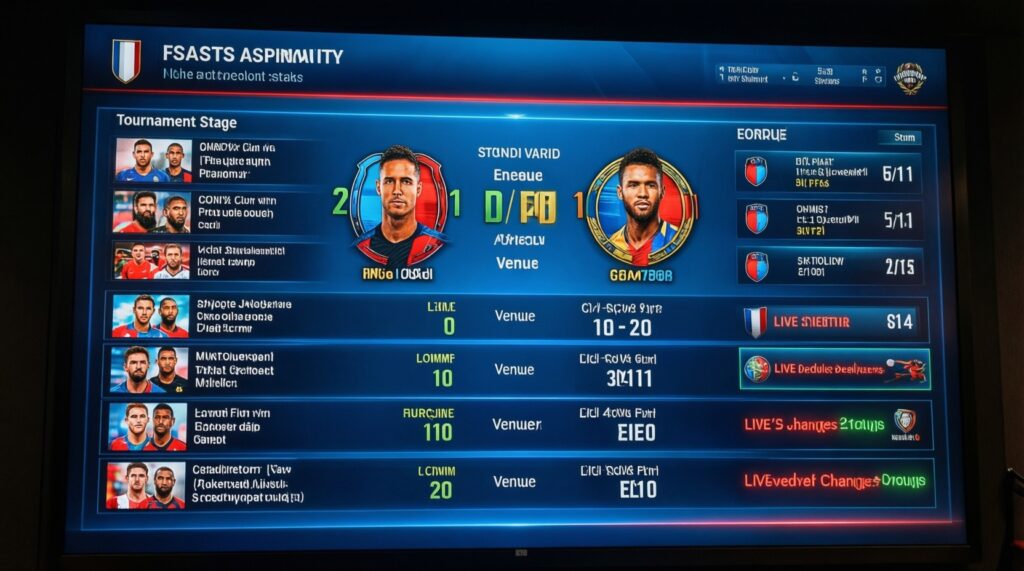The height and width of the screenshot is (571, 1024).
Task: Select the LIVEvedvet Changes row
Action: pyautogui.click(x=834, y=481)
